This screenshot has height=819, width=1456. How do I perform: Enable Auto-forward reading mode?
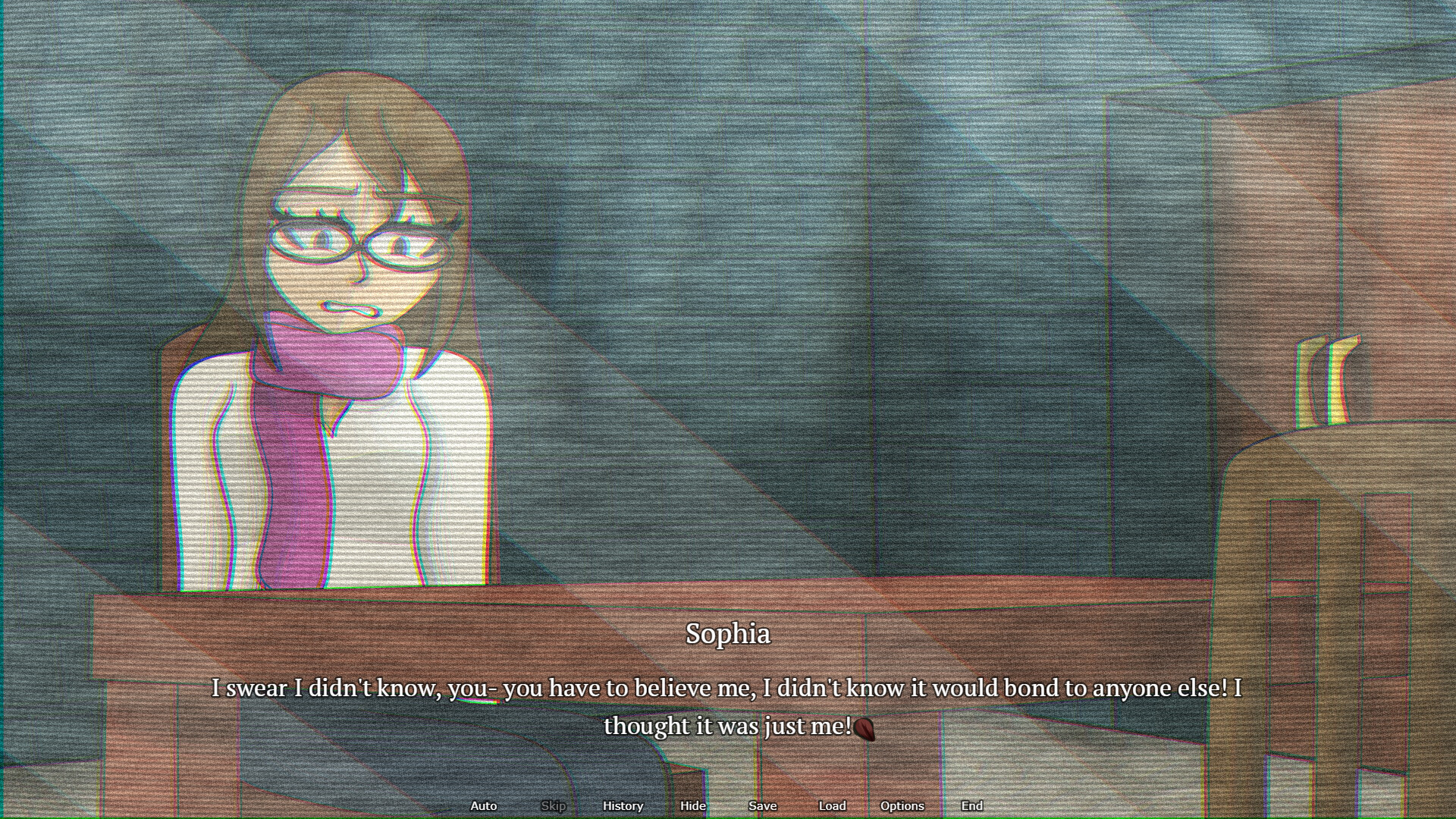click(483, 806)
